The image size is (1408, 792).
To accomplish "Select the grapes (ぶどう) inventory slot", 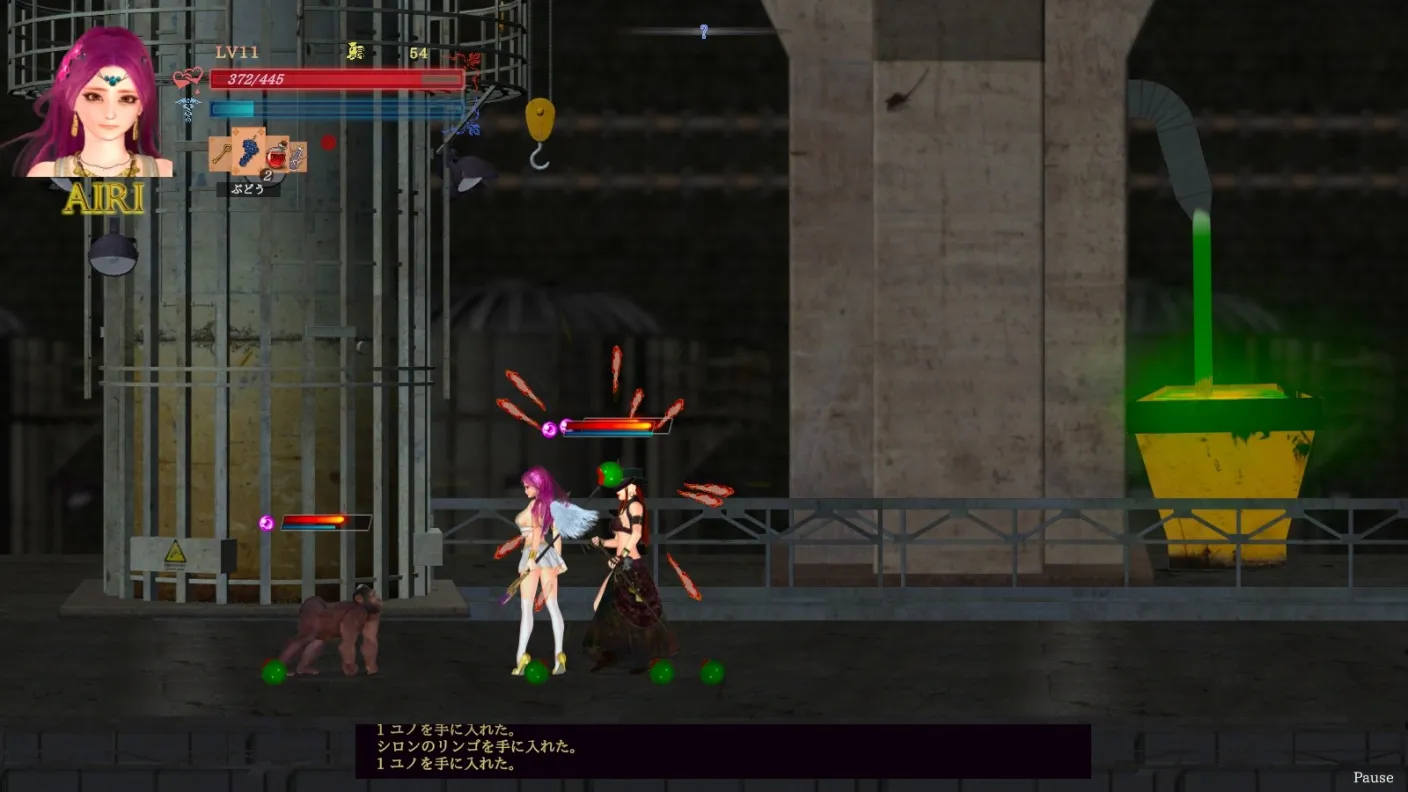I will (x=250, y=151).
